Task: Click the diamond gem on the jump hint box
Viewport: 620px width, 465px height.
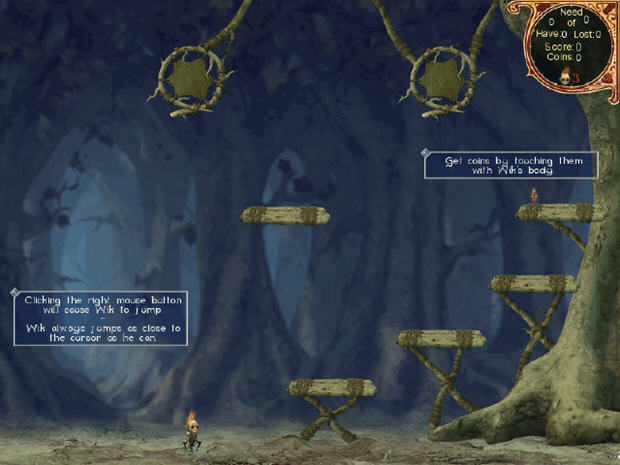Action: 14,293
